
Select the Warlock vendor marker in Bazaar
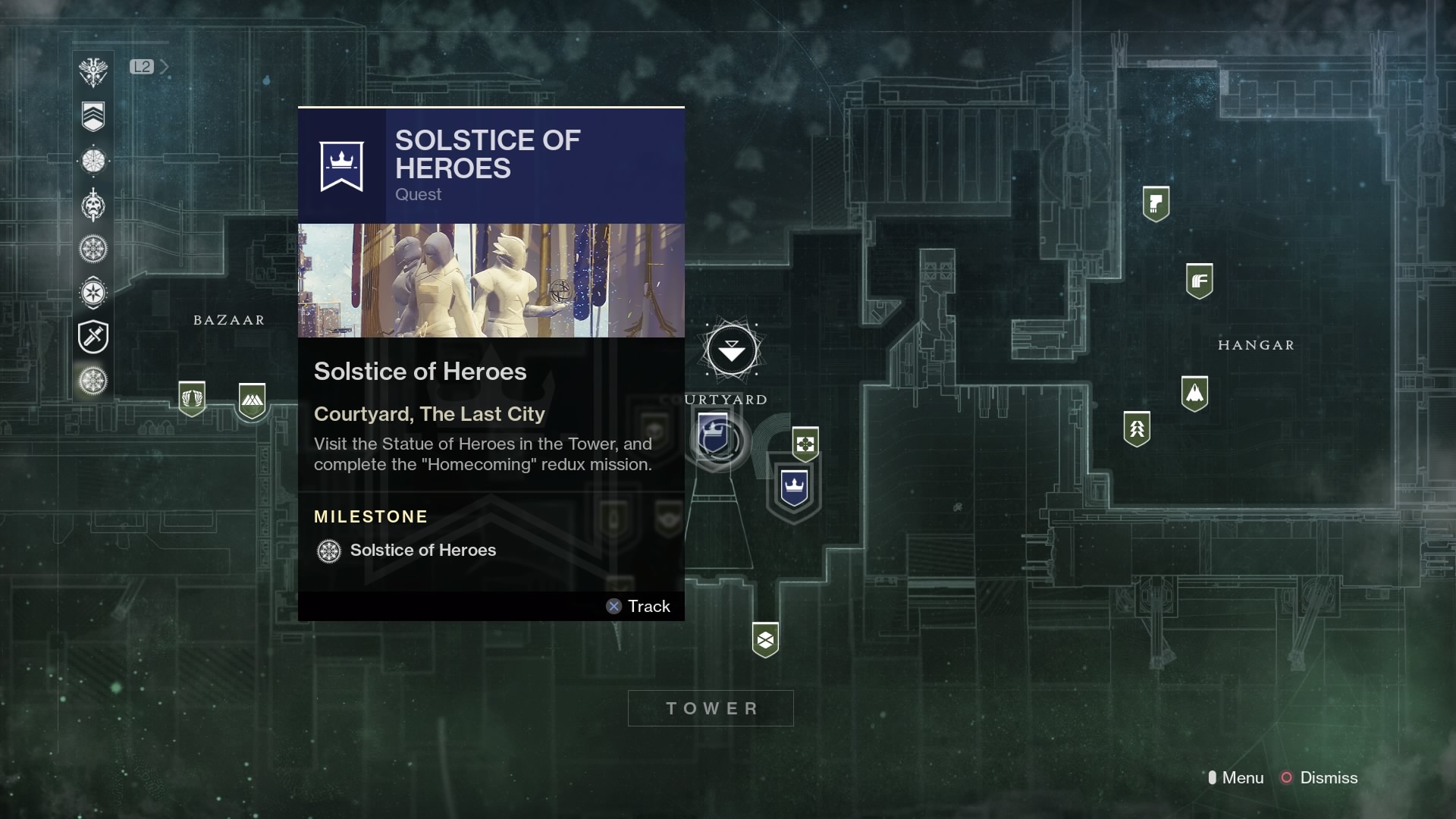(x=192, y=398)
